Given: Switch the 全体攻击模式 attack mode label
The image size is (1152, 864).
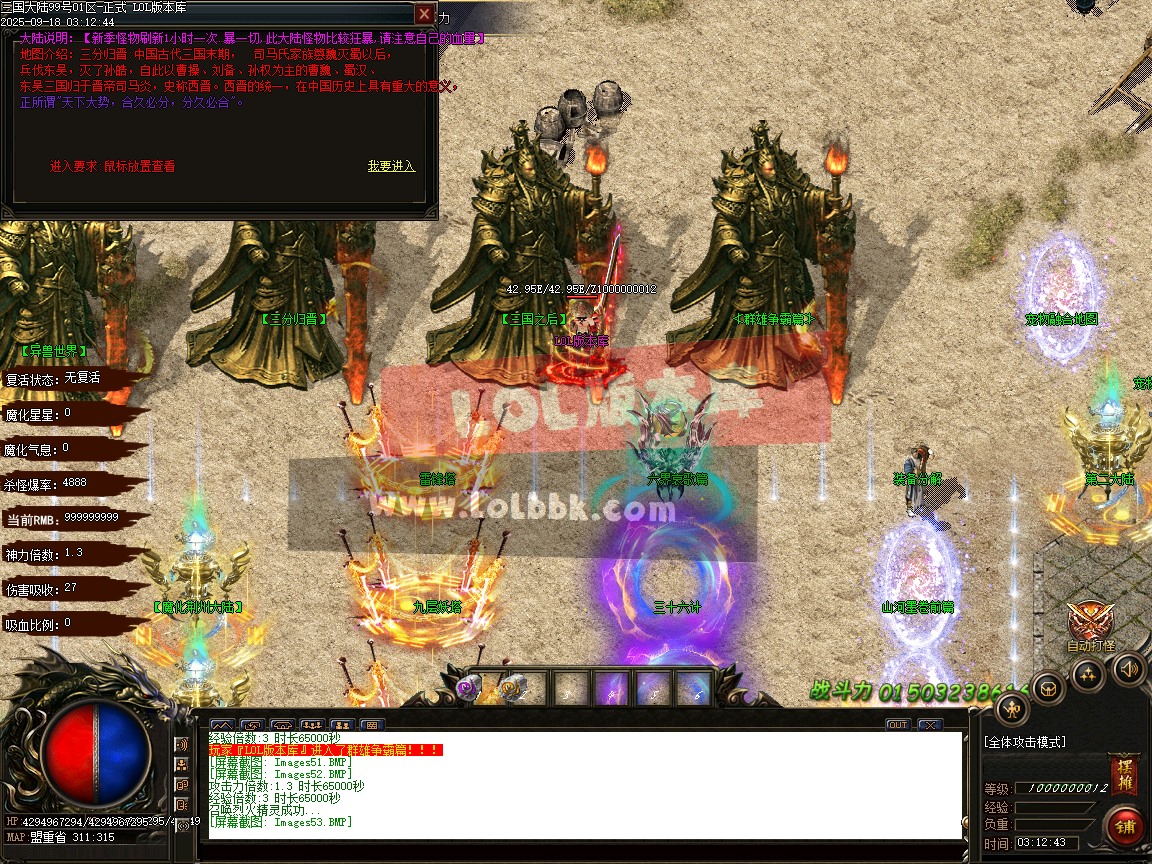Looking at the screenshot, I should [1025, 742].
